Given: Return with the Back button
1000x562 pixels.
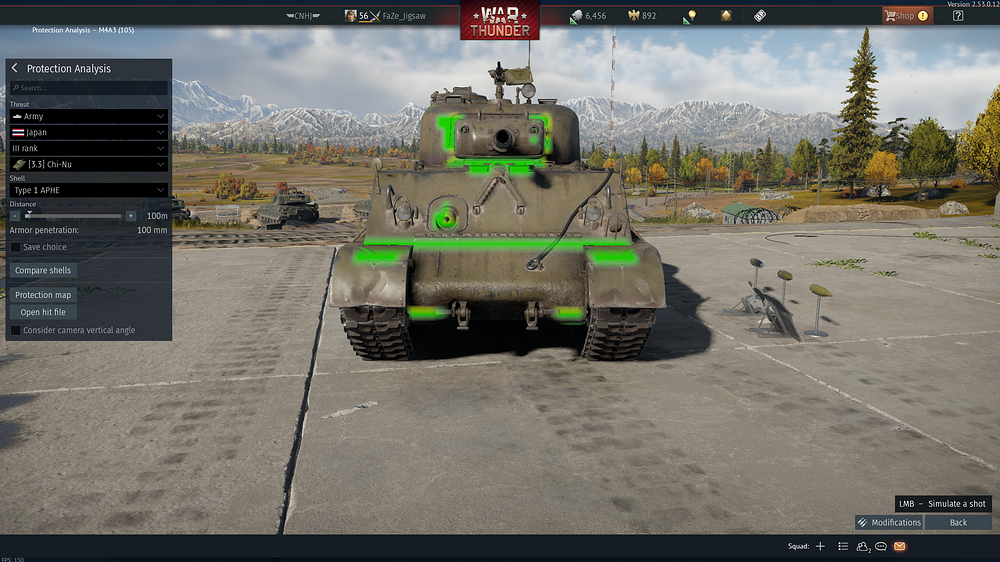Looking at the screenshot, I should click(x=958, y=522).
